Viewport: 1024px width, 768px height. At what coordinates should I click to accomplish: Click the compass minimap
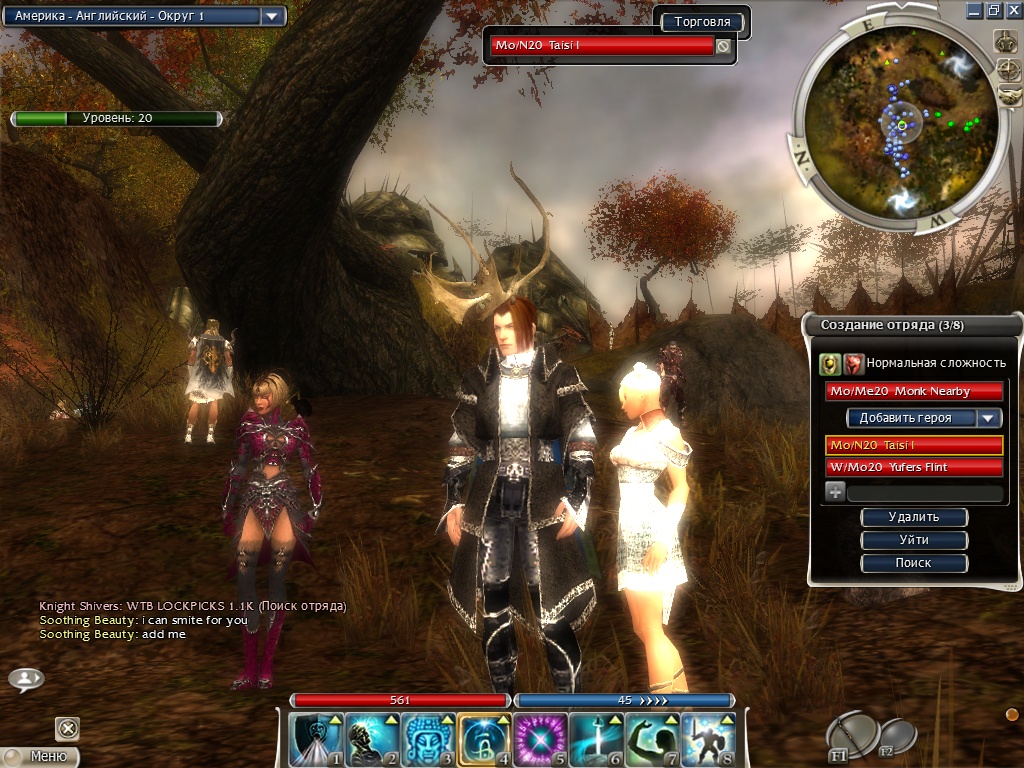click(900, 125)
